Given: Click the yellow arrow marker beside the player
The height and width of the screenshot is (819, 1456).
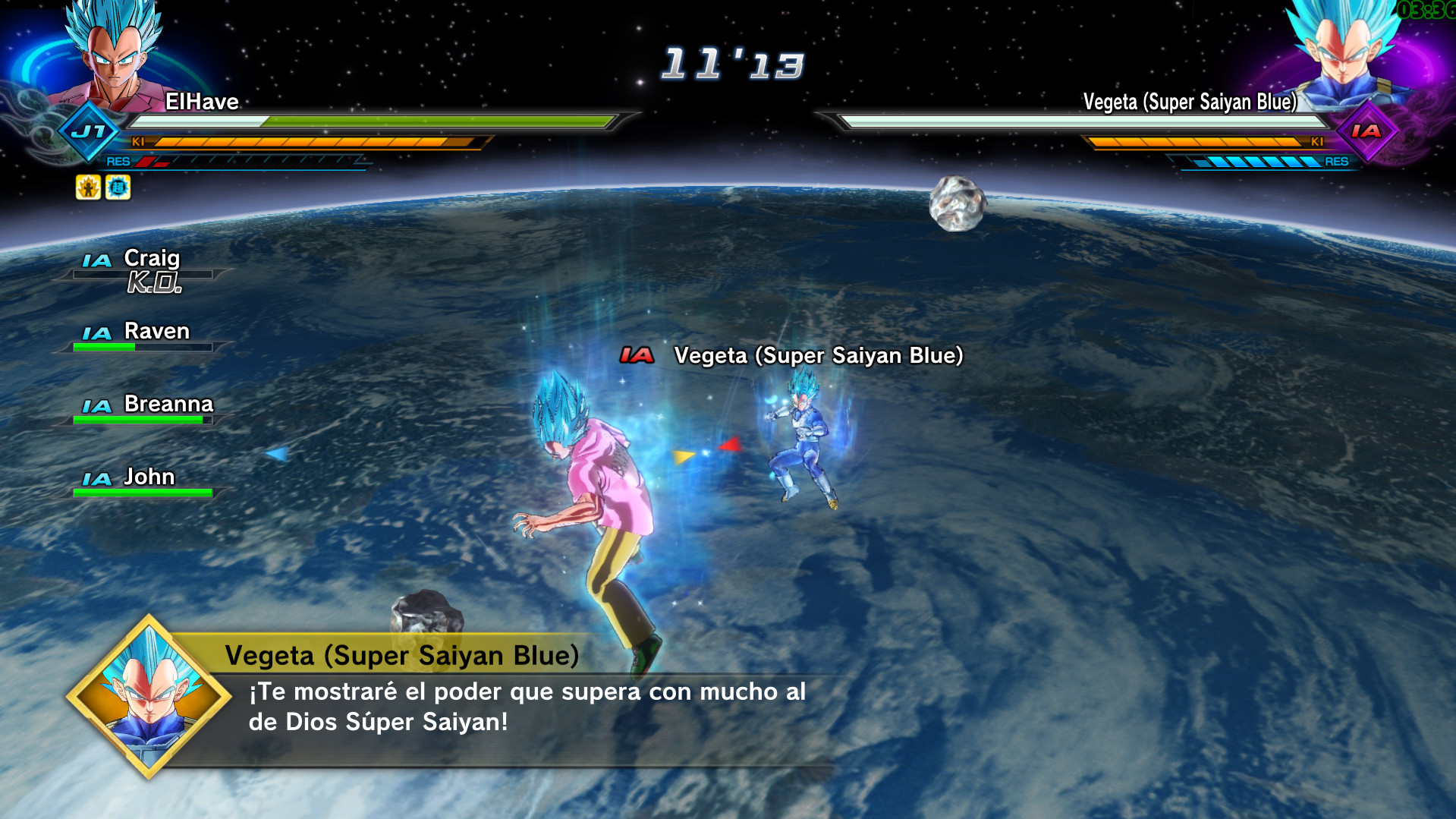Looking at the screenshot, I should tap(684, 455).
